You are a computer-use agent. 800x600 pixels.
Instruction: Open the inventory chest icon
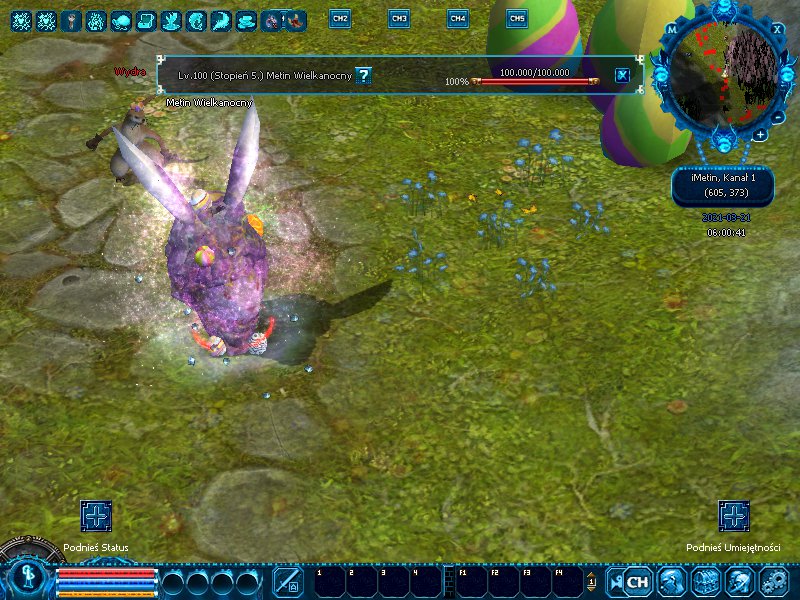click(706, 581)
